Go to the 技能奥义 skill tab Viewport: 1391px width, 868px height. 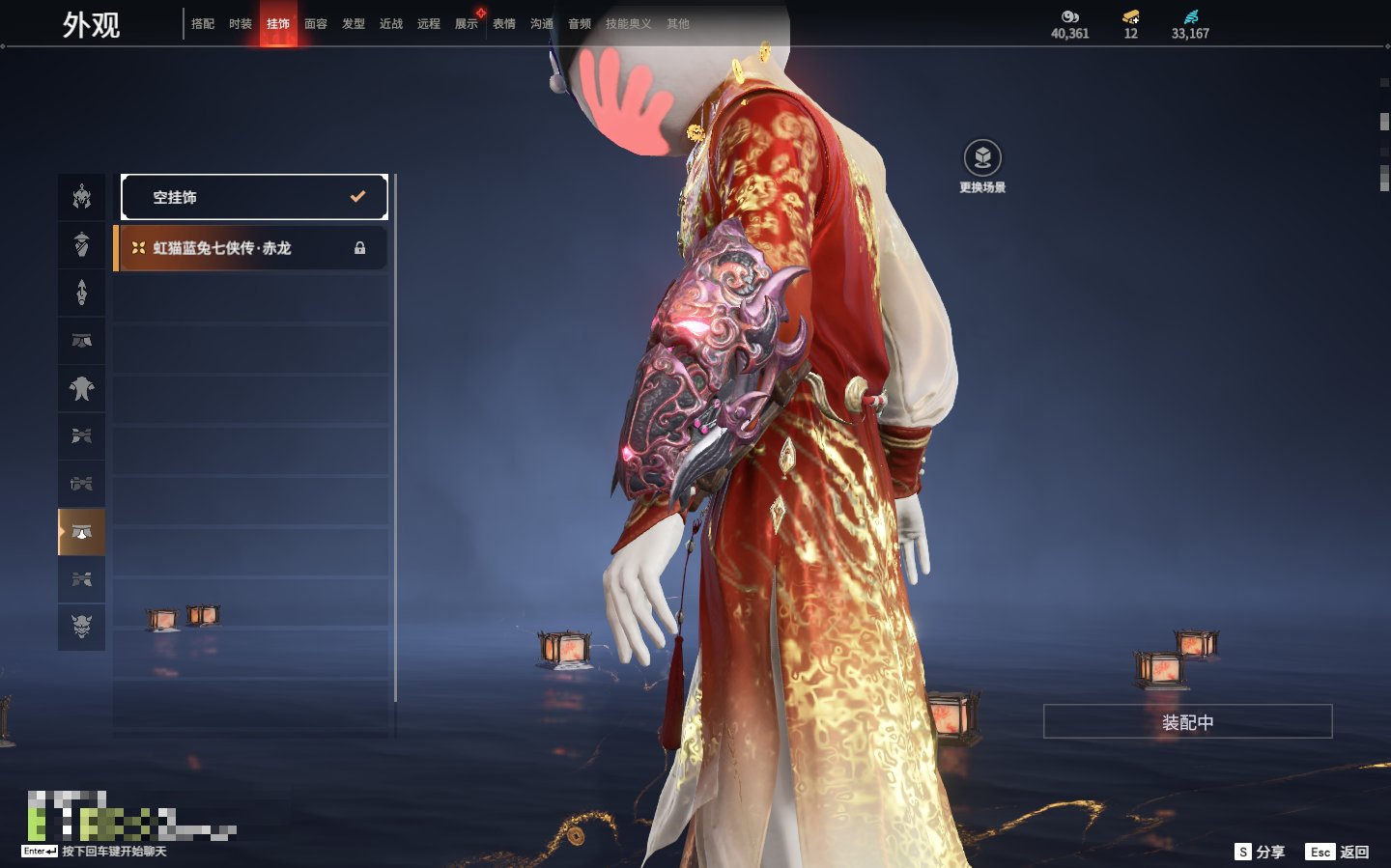[628, 24]
